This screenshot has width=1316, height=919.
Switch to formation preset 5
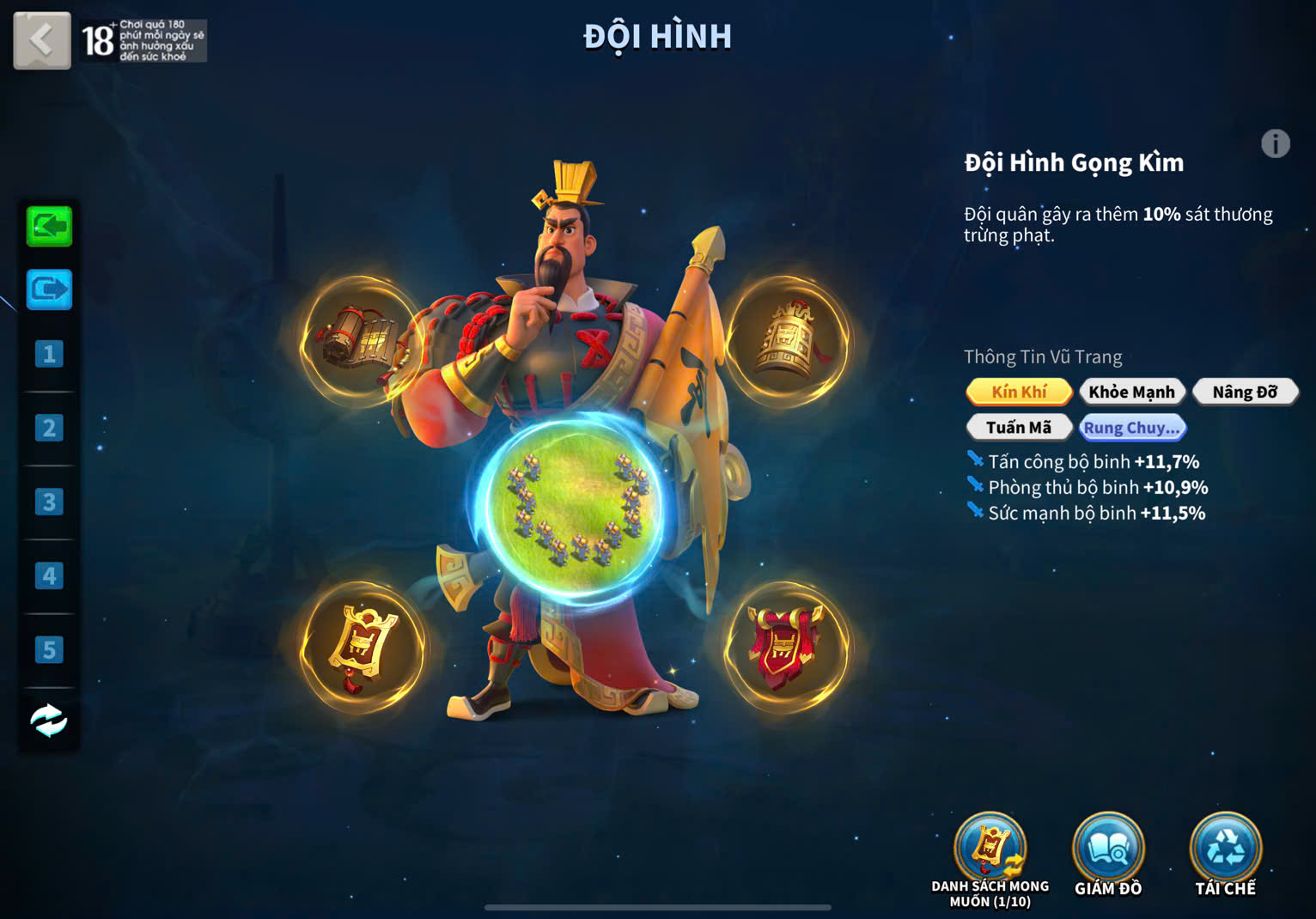(x=49, y=649)
